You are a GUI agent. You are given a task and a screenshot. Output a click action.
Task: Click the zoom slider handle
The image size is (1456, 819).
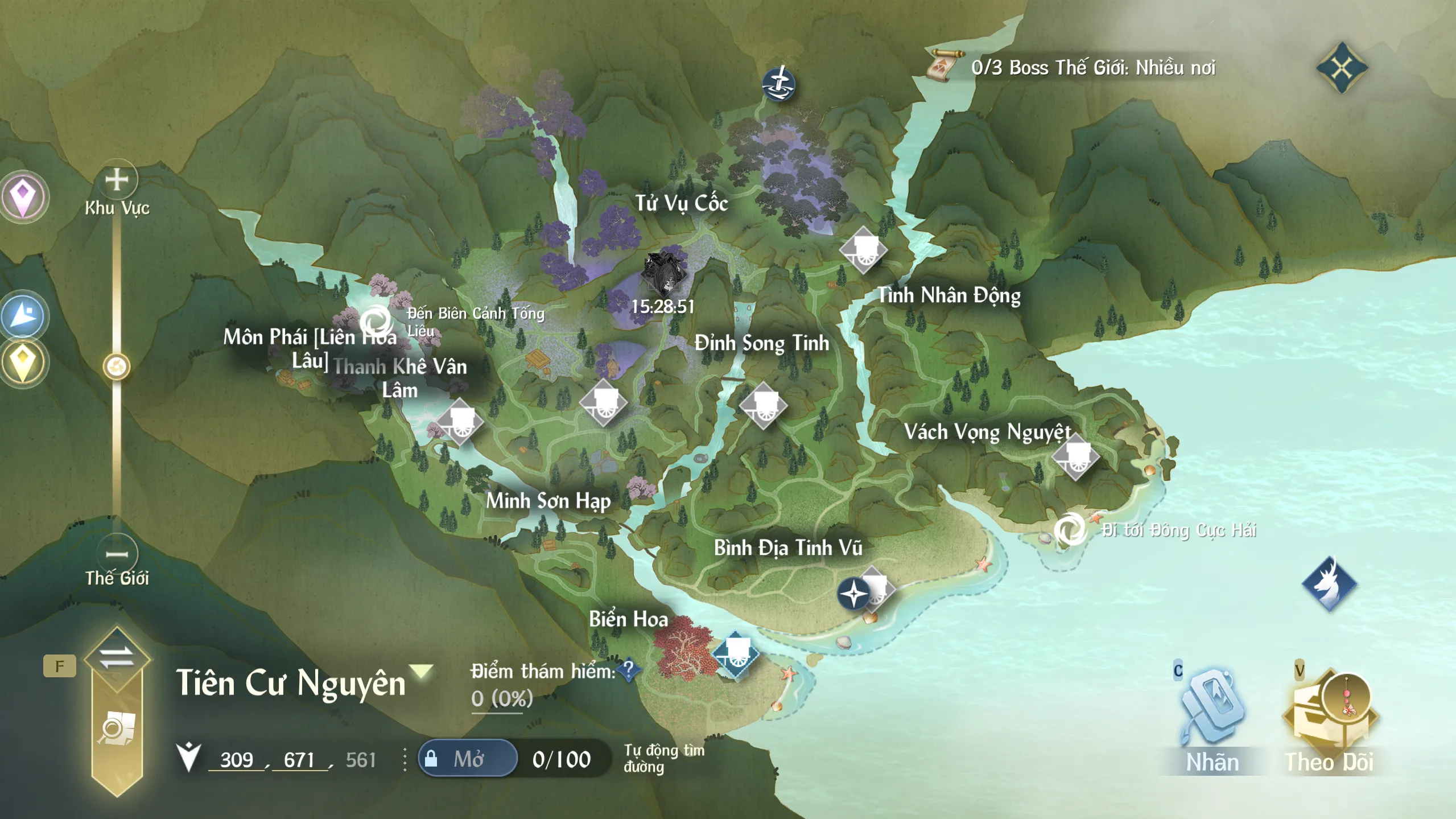(117, 367)
